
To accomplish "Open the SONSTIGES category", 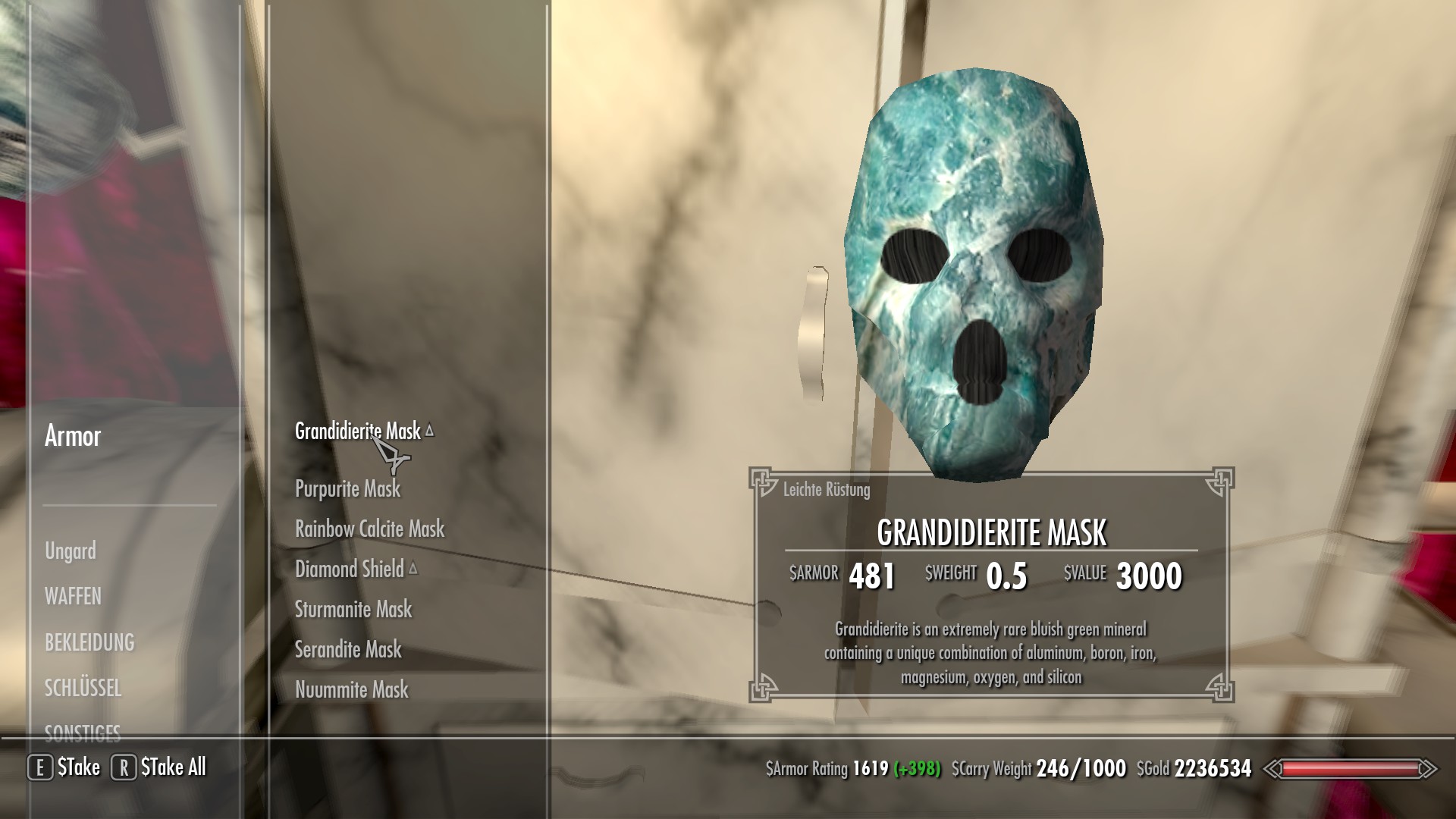I will pos(83,733).
